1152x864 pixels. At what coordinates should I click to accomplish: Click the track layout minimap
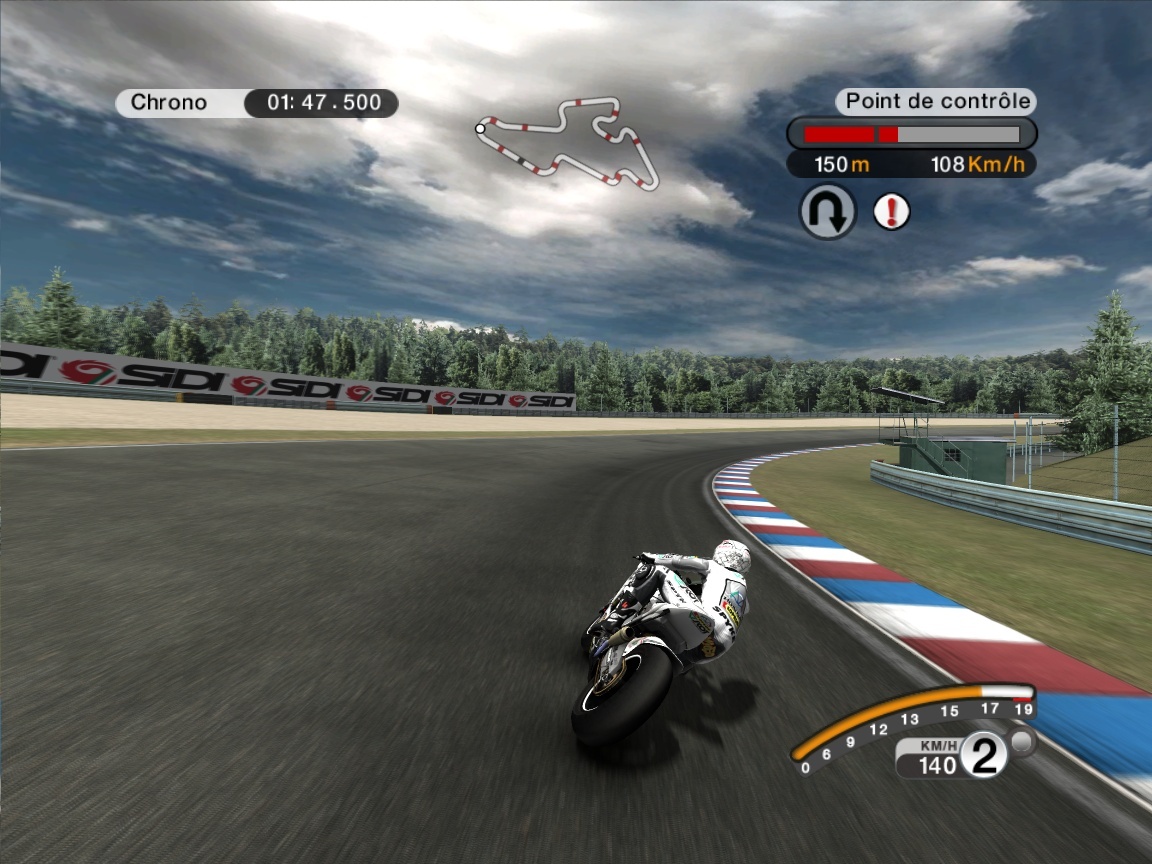[567, 142]
